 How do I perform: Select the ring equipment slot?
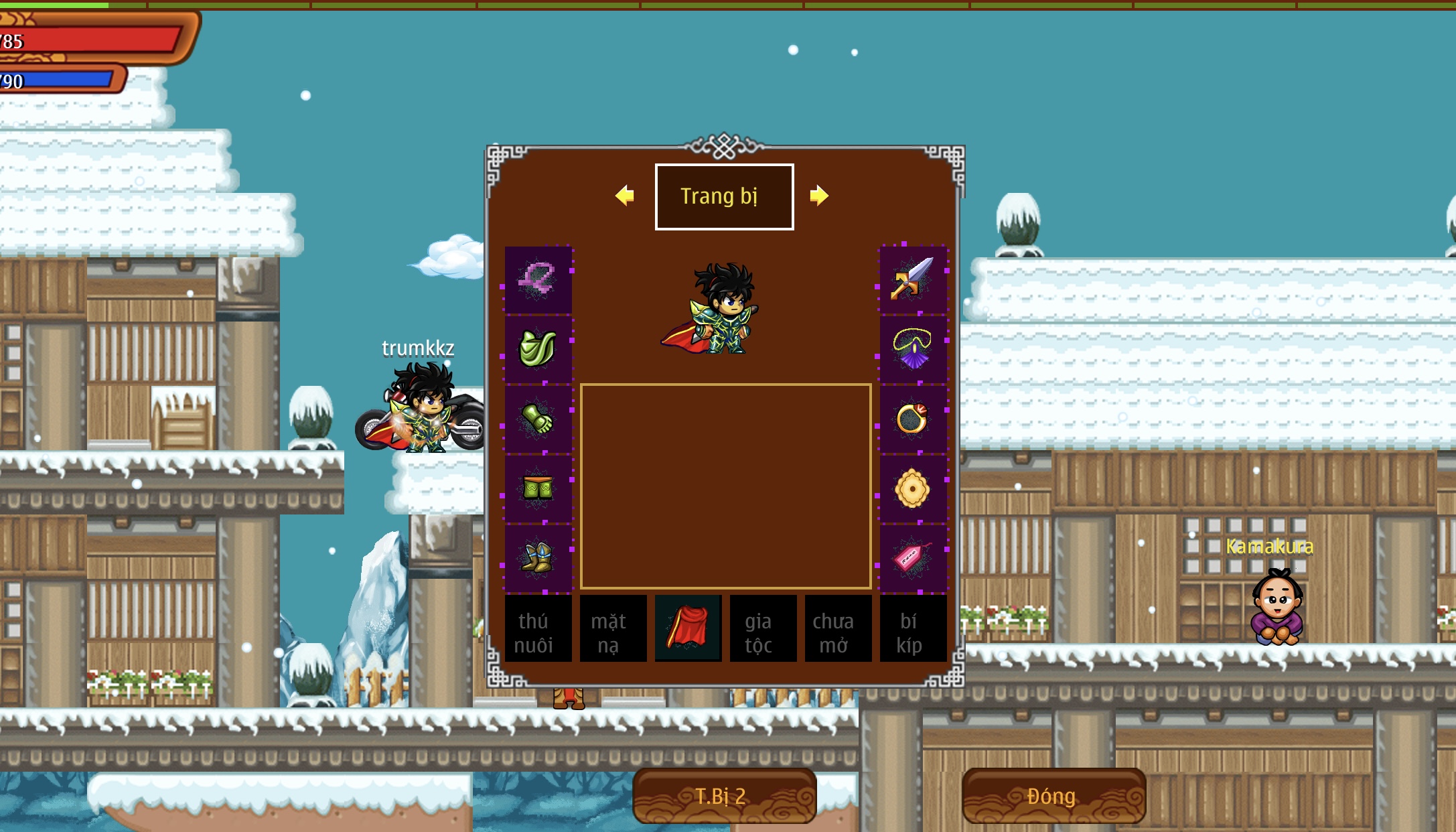(x=912, y=419)
